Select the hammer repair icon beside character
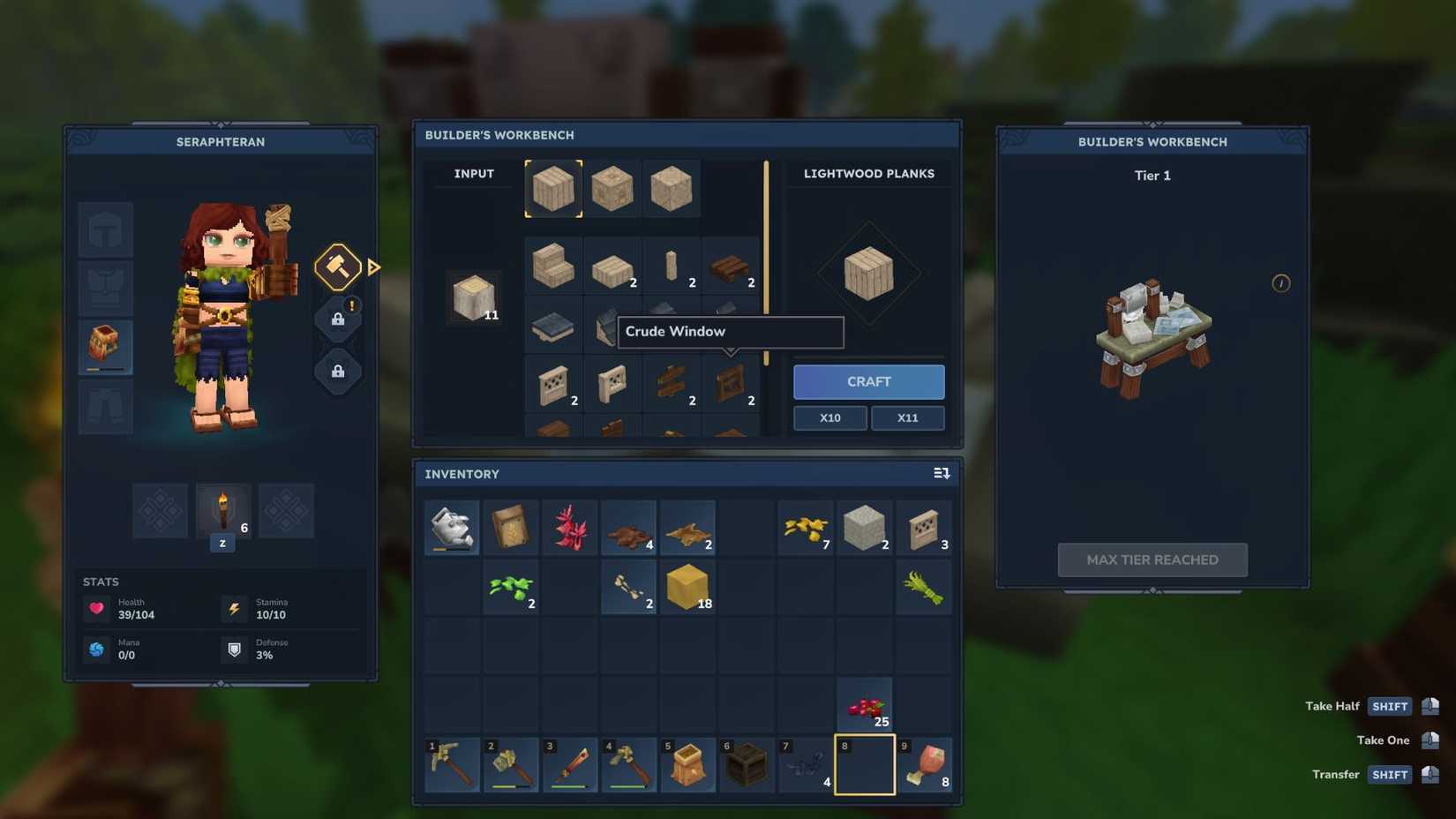This screenshot has width=1456, height=819. pyautogui.click(x=337, y=266)
